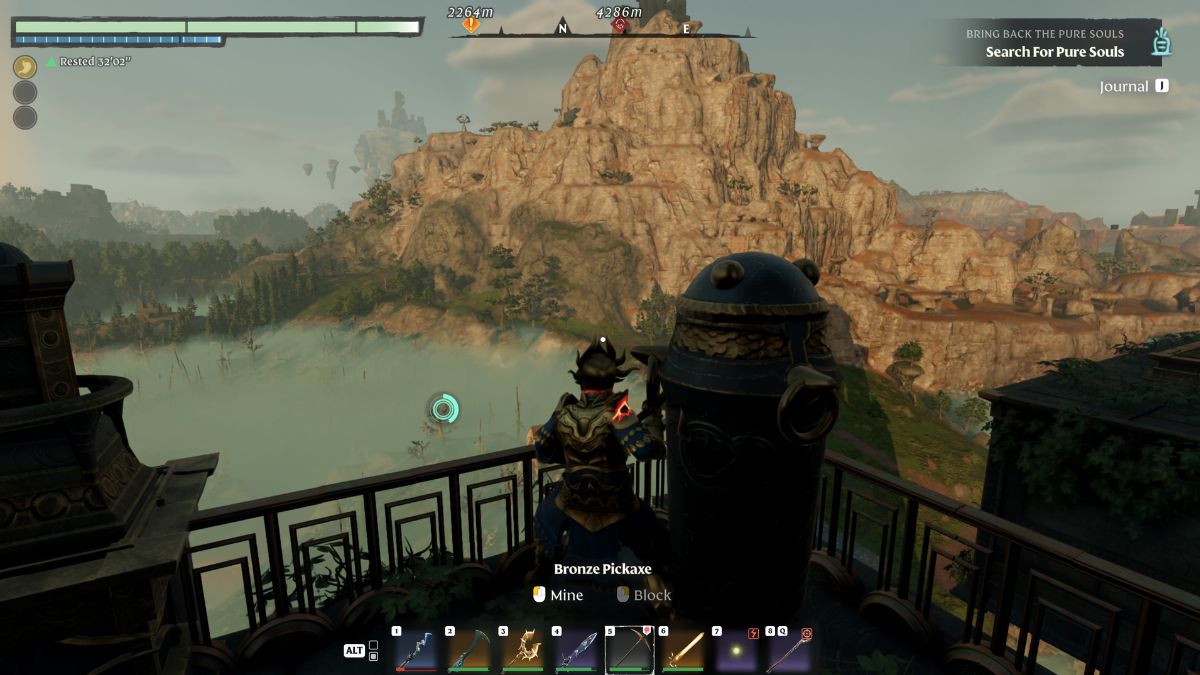Click the yellow stomach food buff icon
1200x675 pixels.
coord(25,67)
